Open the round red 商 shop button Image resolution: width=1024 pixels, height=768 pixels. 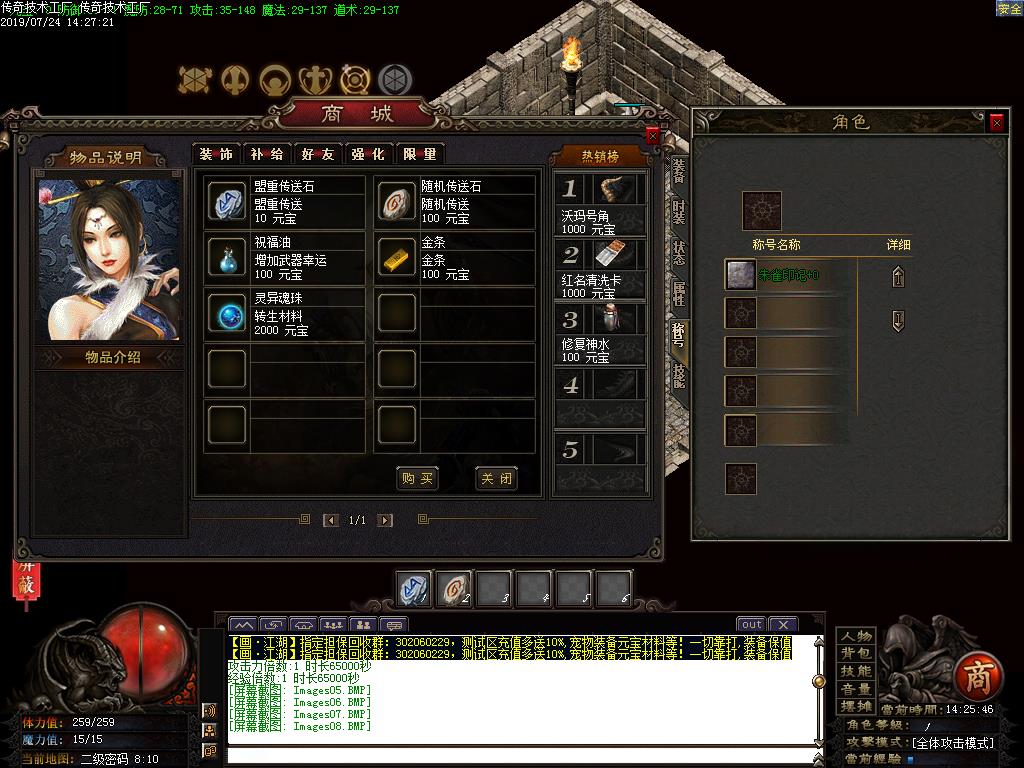(x=975, y=677)
